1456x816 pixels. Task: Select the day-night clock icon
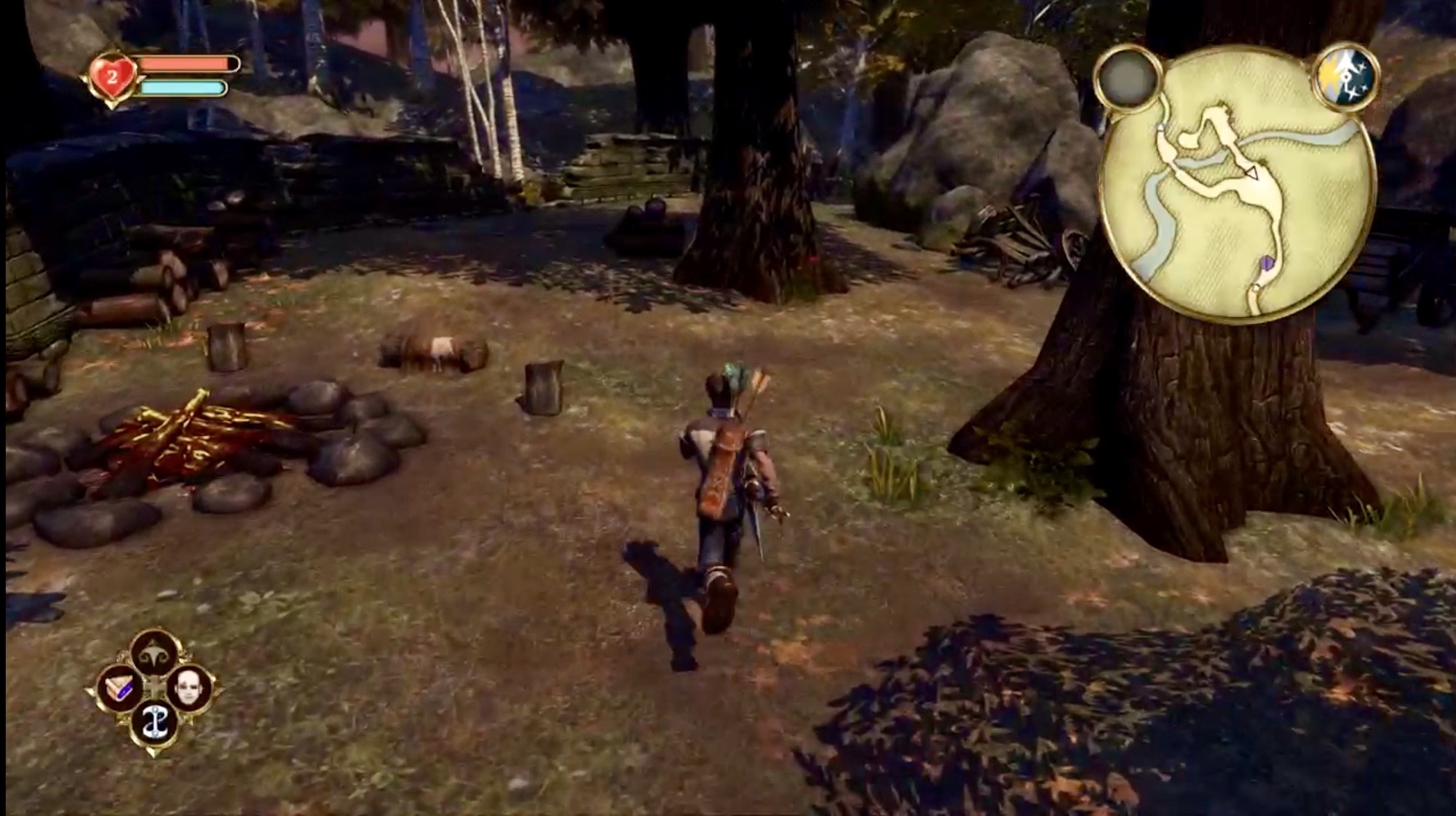[1346, 76]
